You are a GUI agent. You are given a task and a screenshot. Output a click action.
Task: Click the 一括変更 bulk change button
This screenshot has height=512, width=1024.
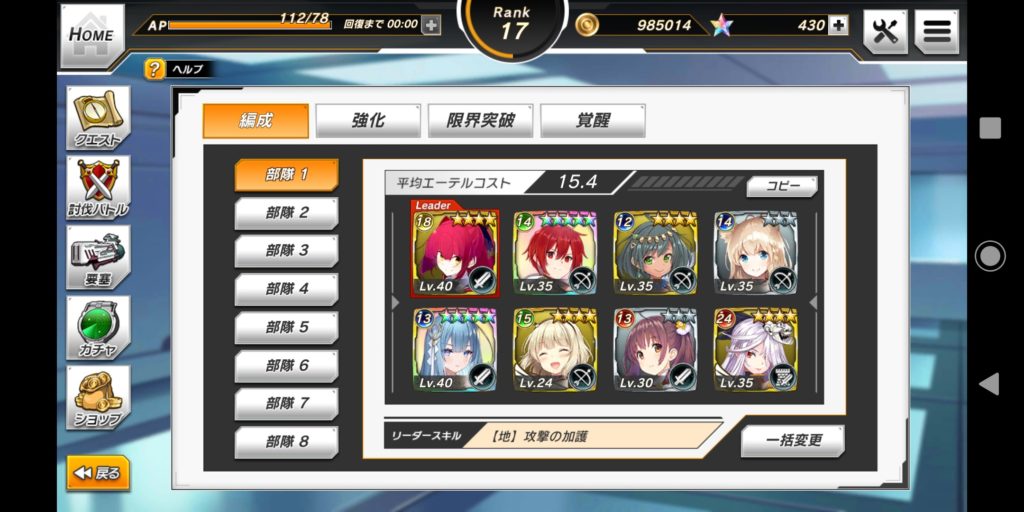tap(793, 441)
